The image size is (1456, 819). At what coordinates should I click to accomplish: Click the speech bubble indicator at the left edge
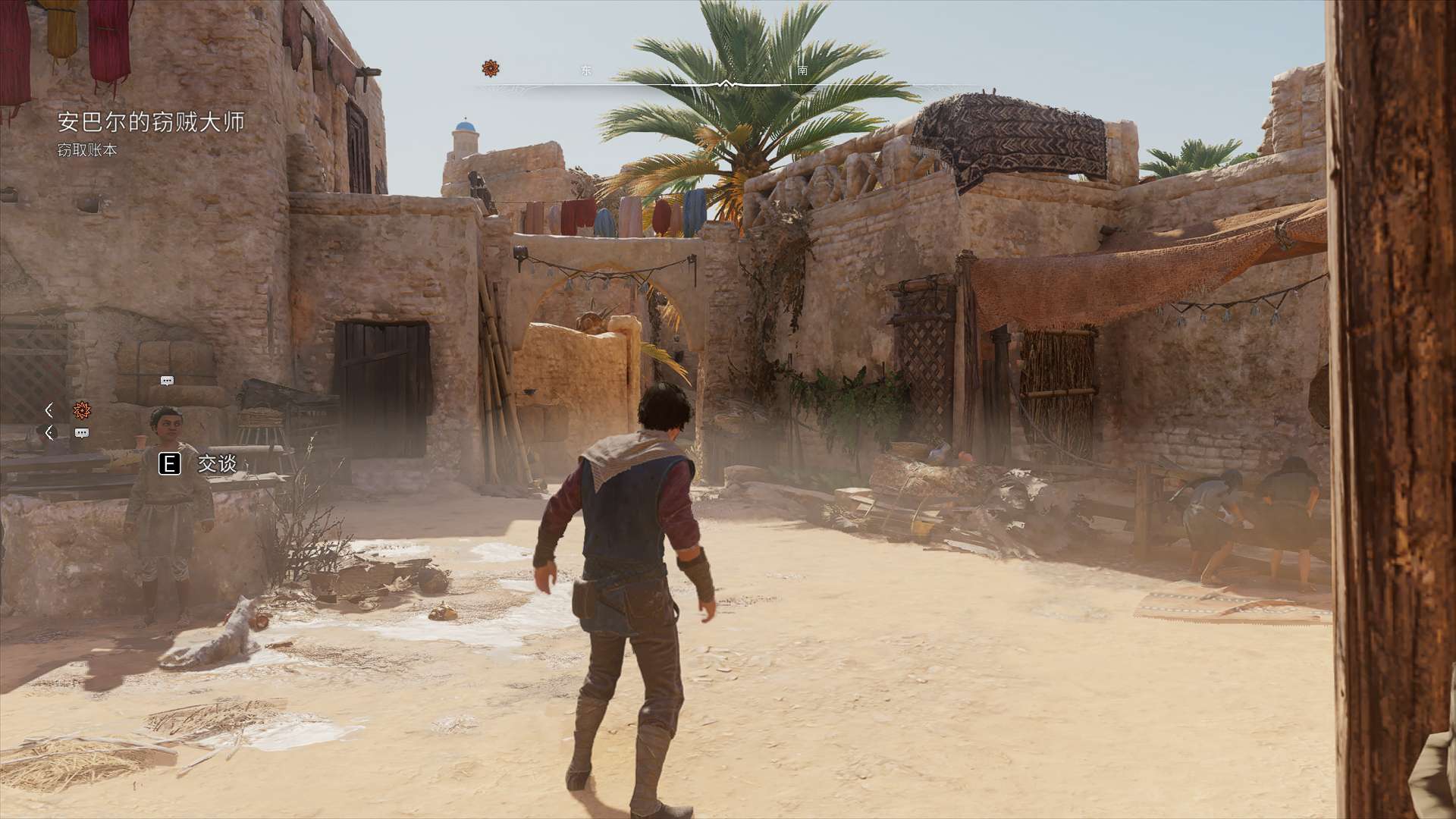(82, 433)
